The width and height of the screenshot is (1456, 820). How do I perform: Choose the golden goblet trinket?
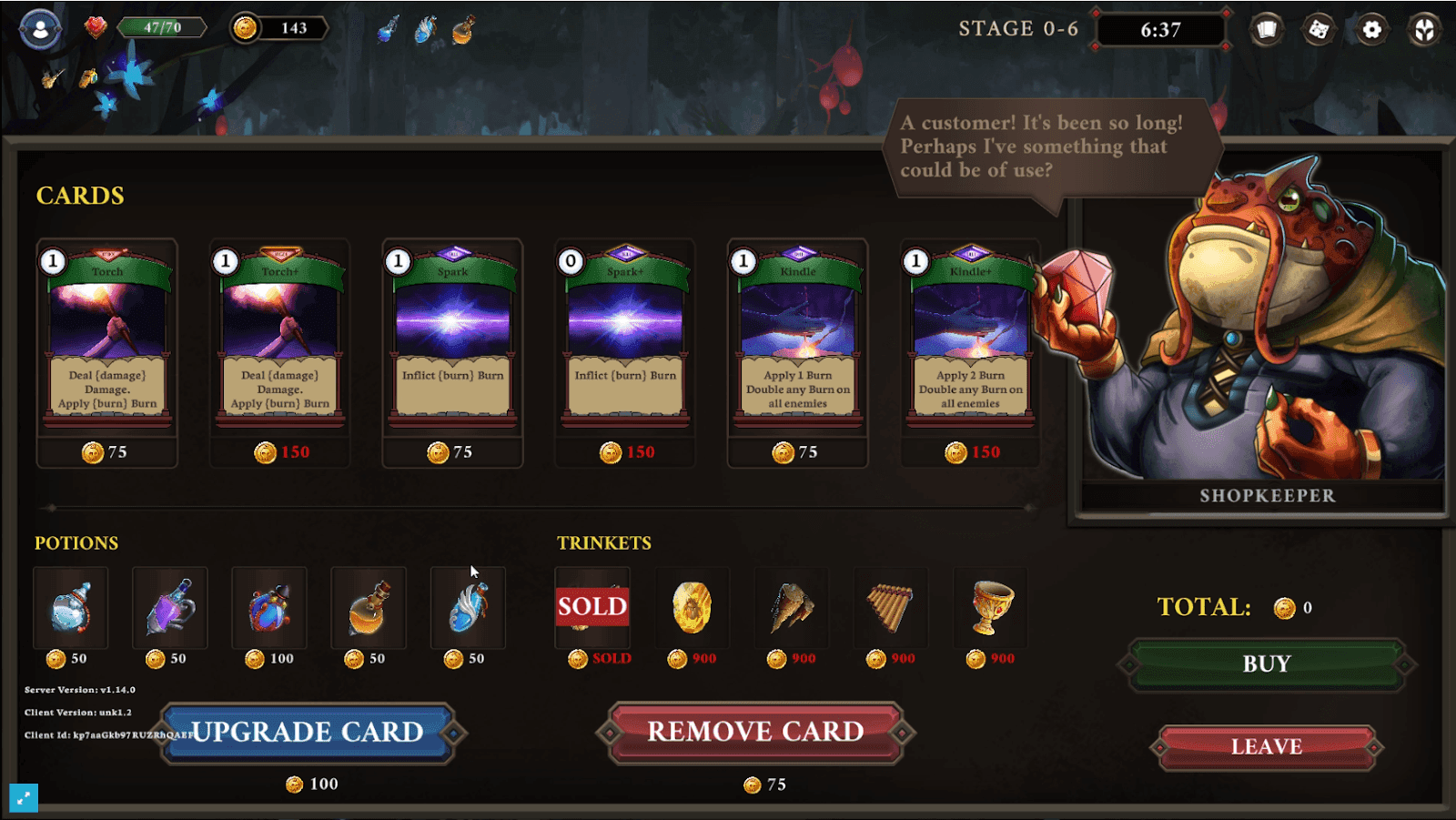pyautogui.click(x=990, y=608)
